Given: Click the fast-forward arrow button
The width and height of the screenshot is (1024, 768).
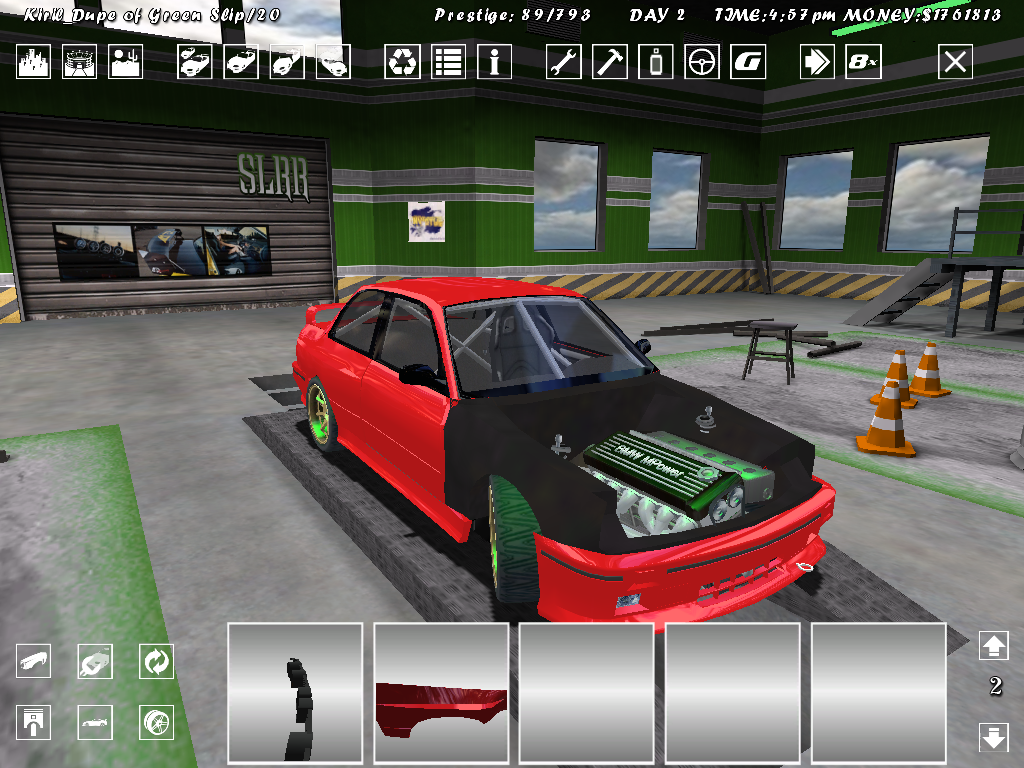Looking at the screenshot, I should point(817,62).
